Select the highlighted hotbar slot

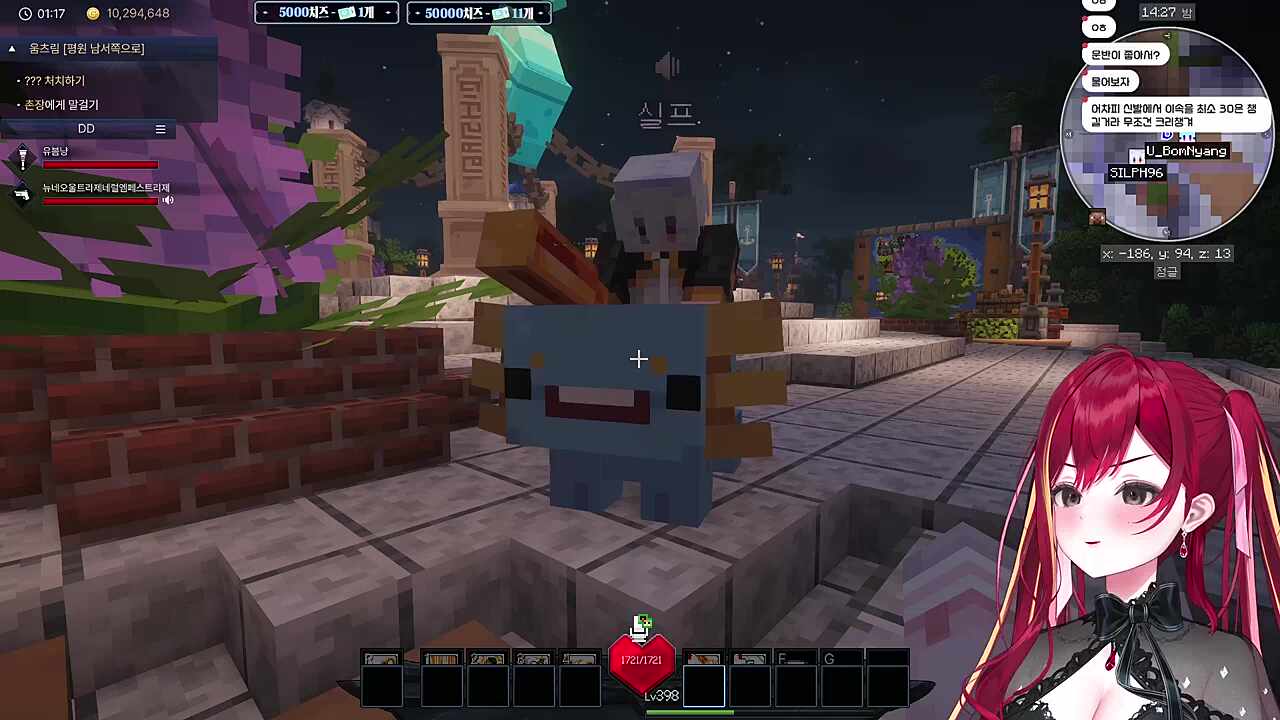704,685
